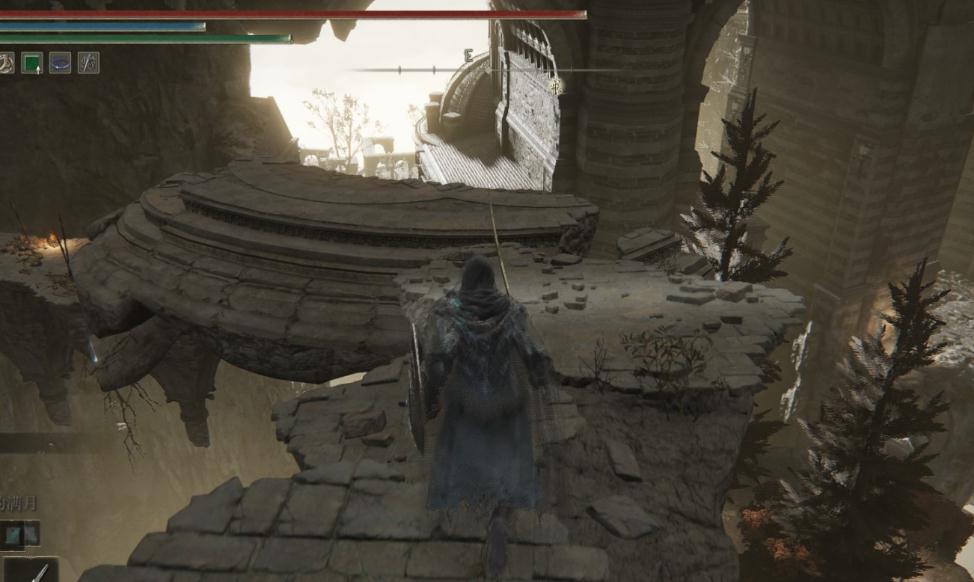Select the pale swirl buff icon
The height and width of the screenshot is (582, 974).
click(x=6, y=62)
